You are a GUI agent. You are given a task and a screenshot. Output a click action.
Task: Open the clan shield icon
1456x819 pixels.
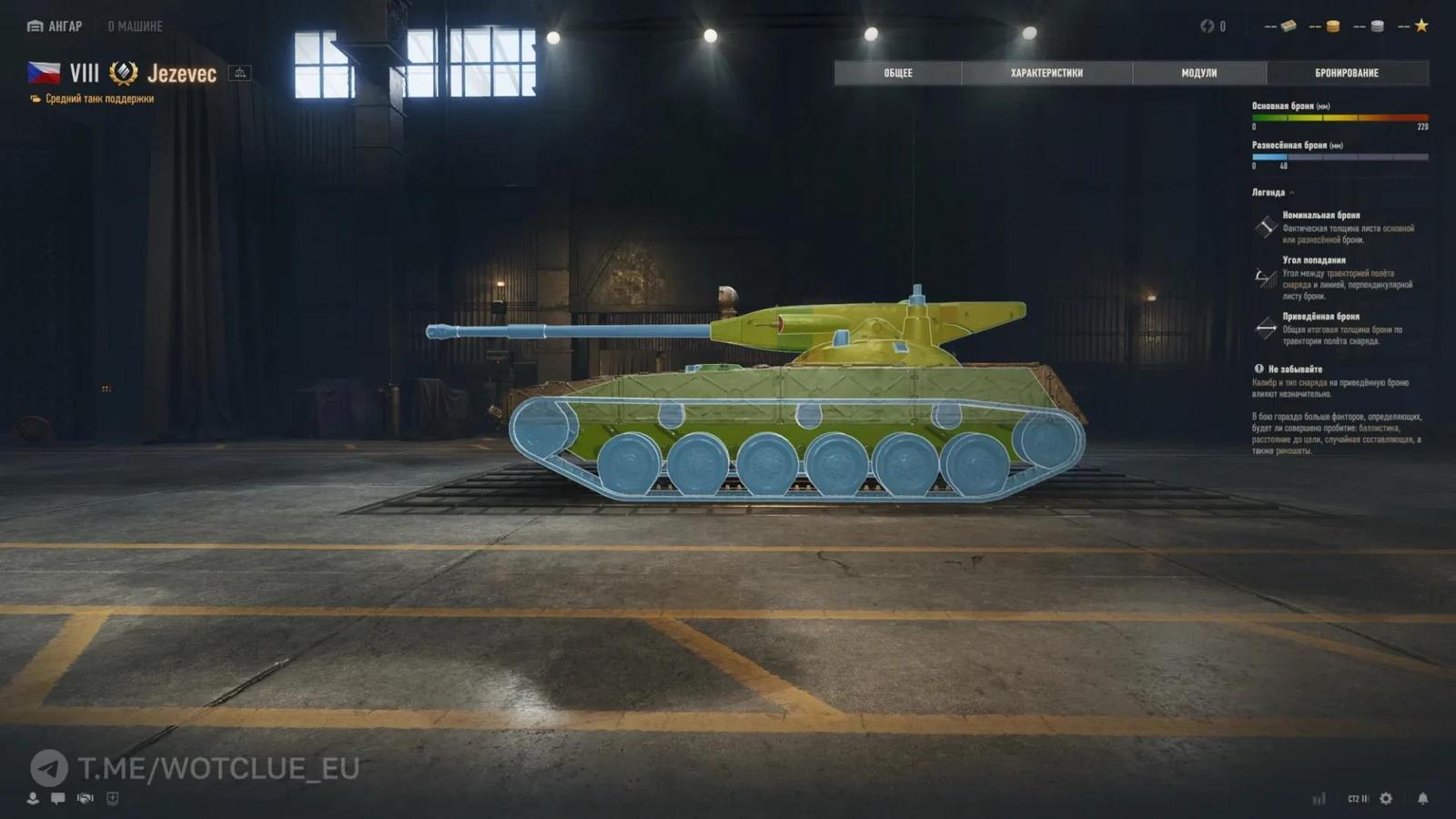(x=112, y=798)
